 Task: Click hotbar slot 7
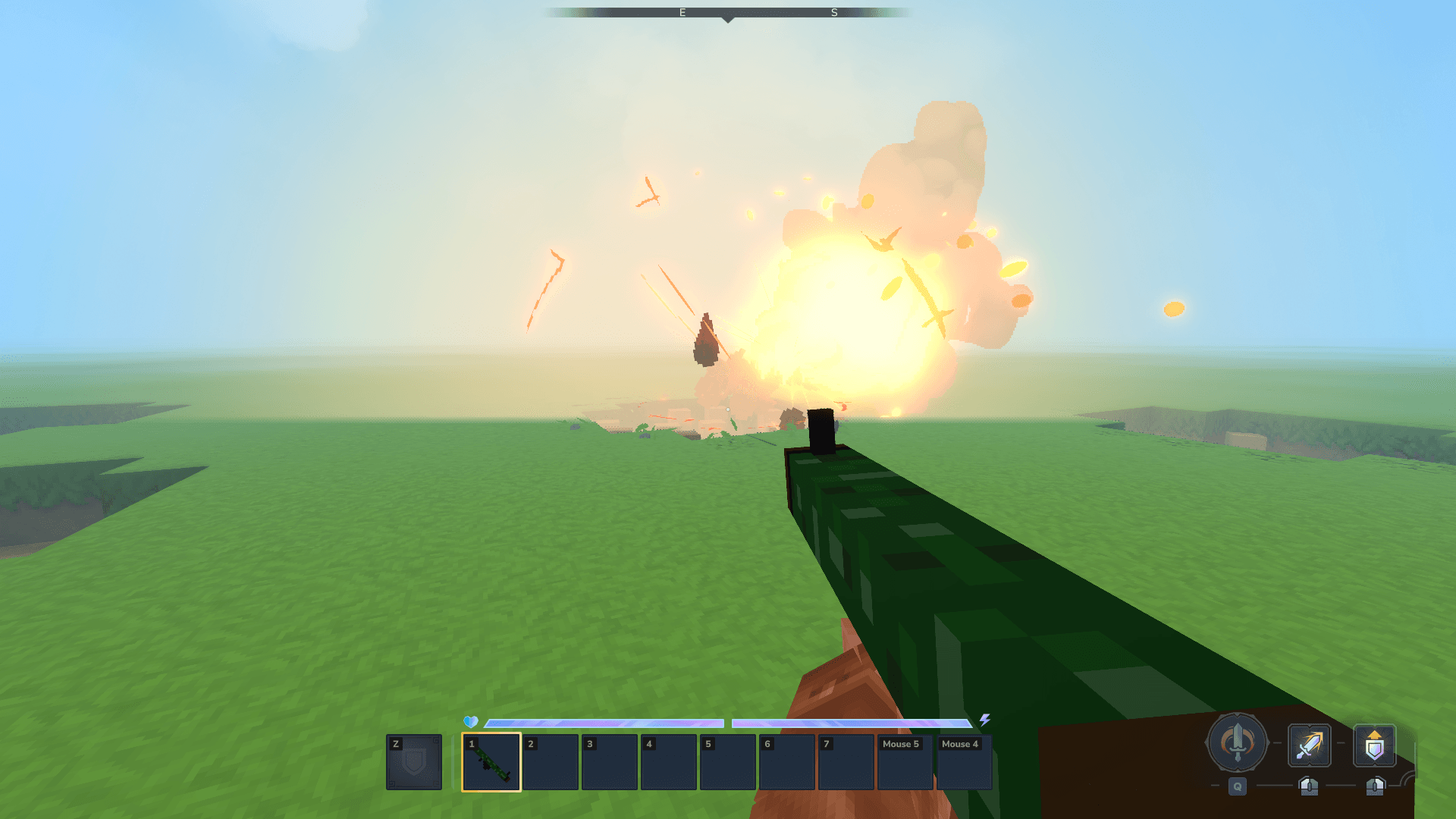pyautogui.click(x=846, y=761)
